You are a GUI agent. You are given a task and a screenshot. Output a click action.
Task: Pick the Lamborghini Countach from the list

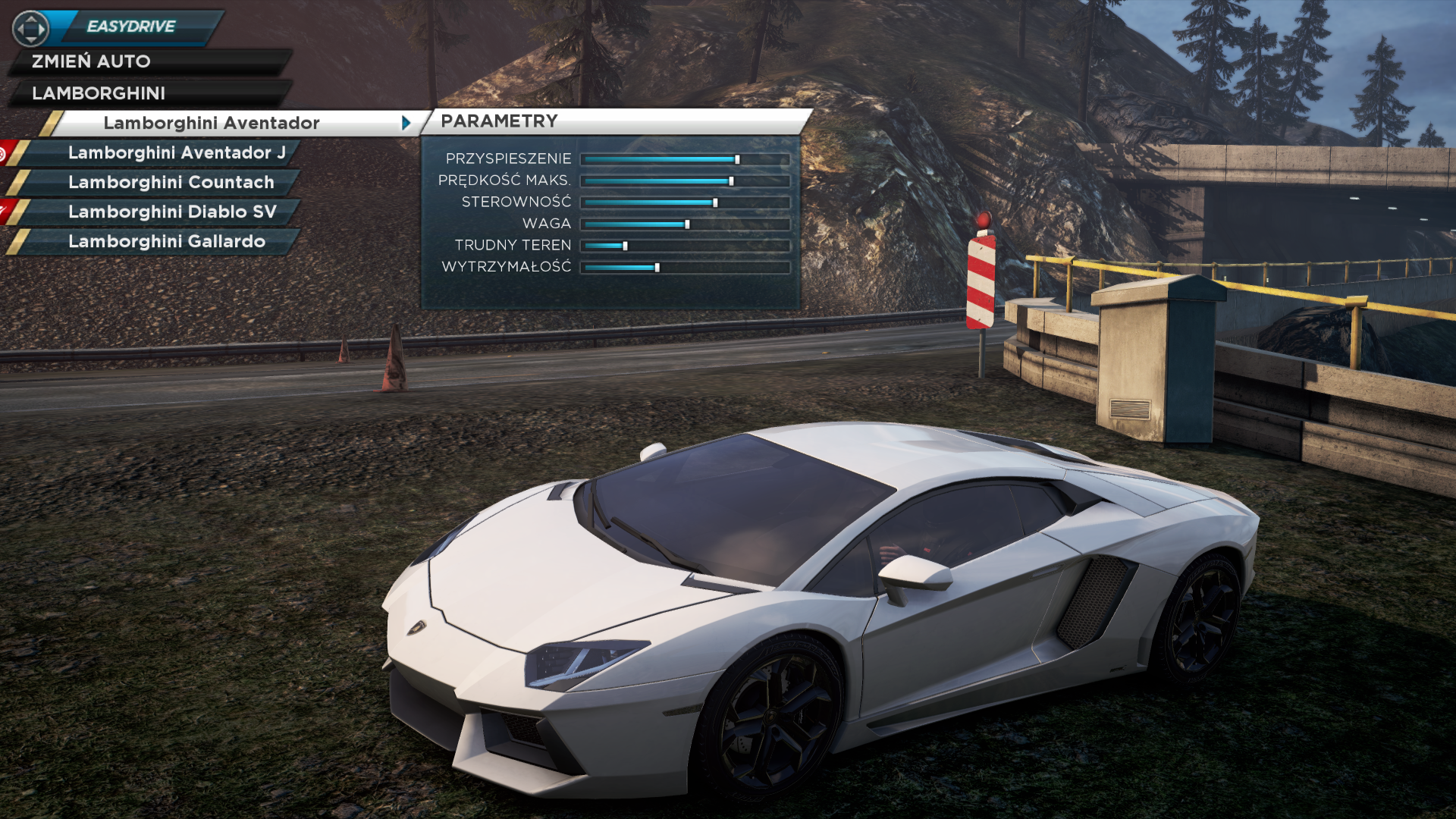171,182
